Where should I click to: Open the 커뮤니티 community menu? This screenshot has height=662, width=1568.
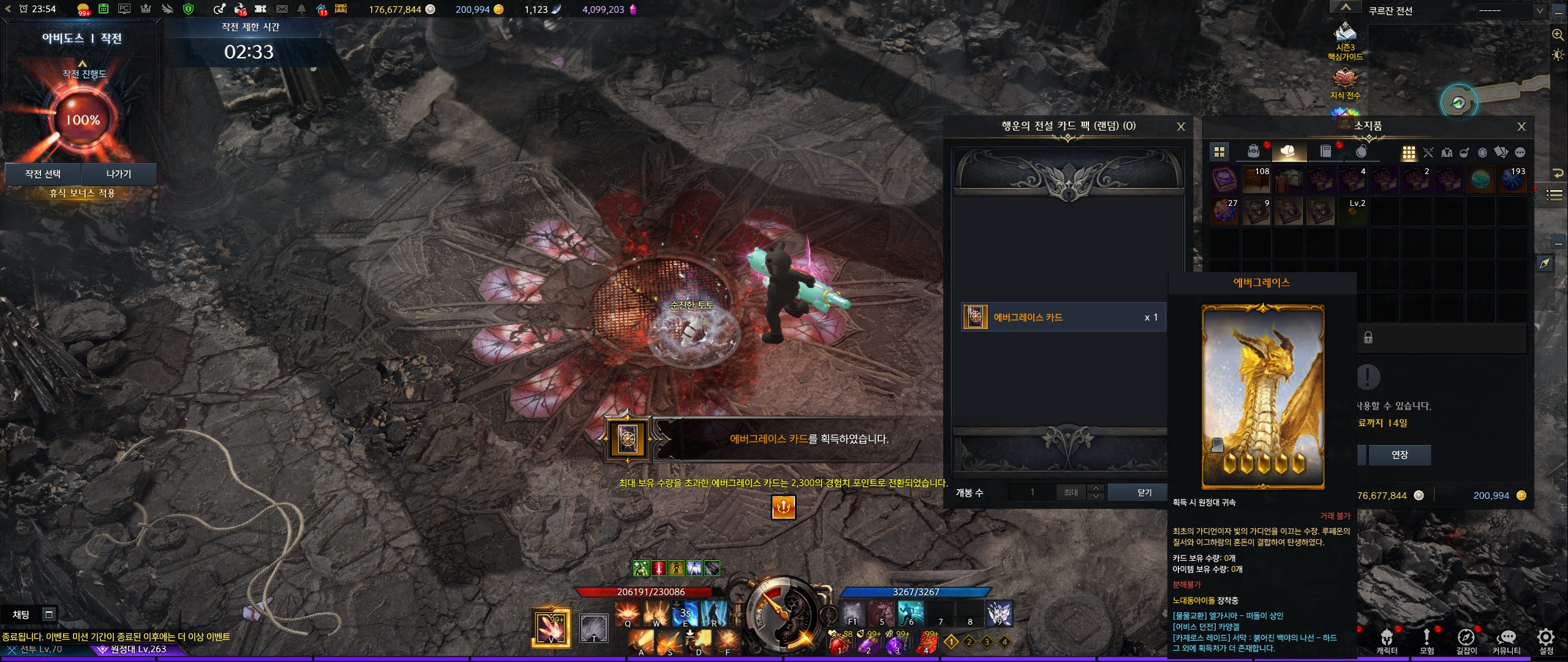(x=1506, y=639)
